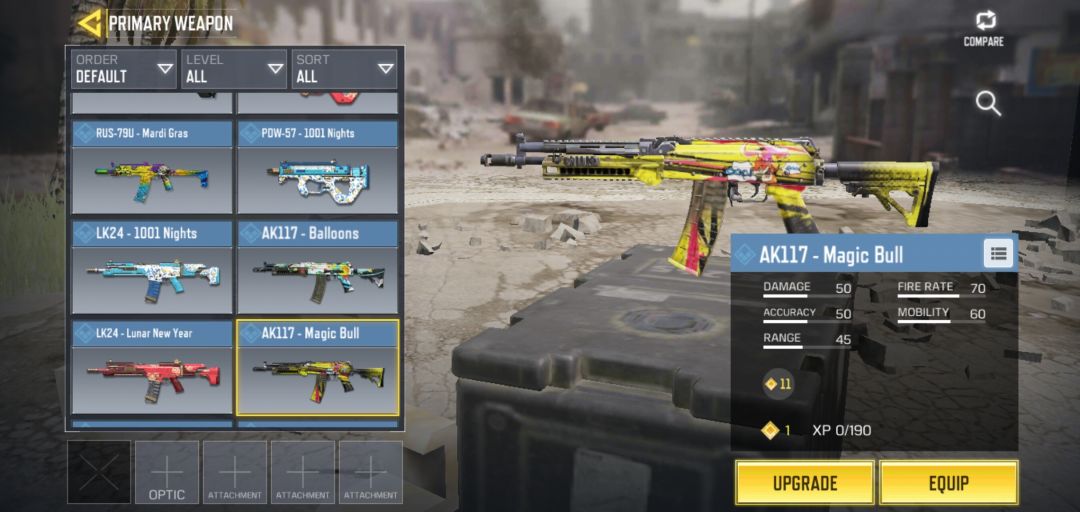
Task: Open the Compare weapons option
Action: pos(984,28)
